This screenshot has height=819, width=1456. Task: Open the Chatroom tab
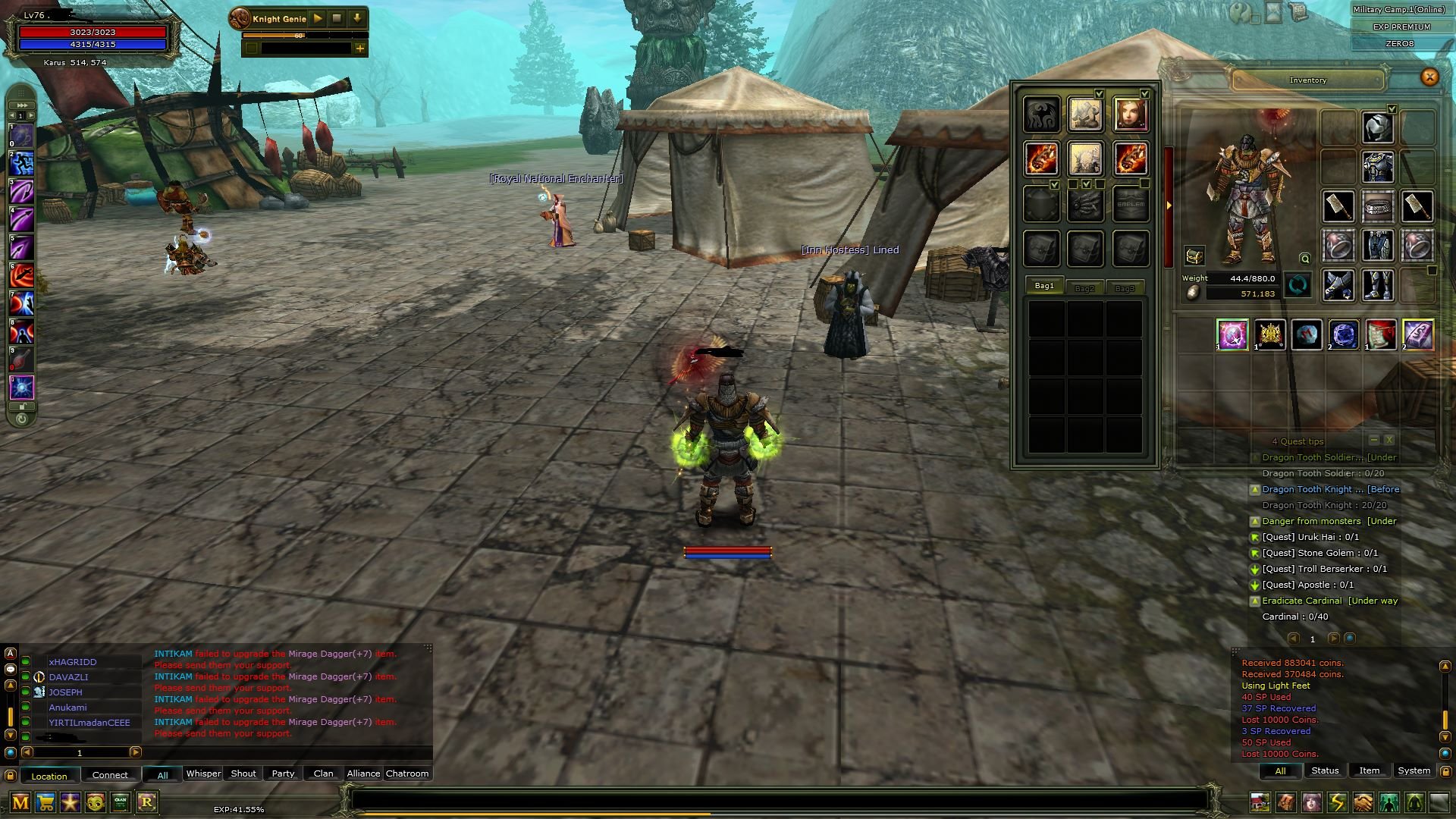pyautogui.click(x=407, y=773)
